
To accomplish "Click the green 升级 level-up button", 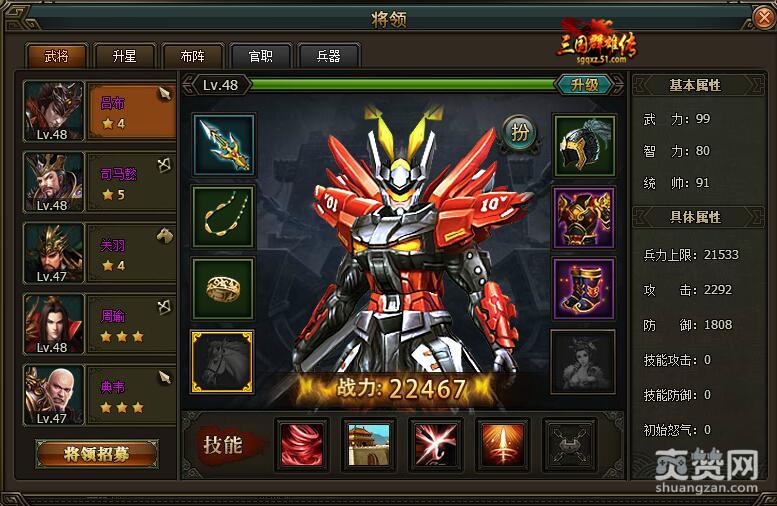I will [584, 85].
